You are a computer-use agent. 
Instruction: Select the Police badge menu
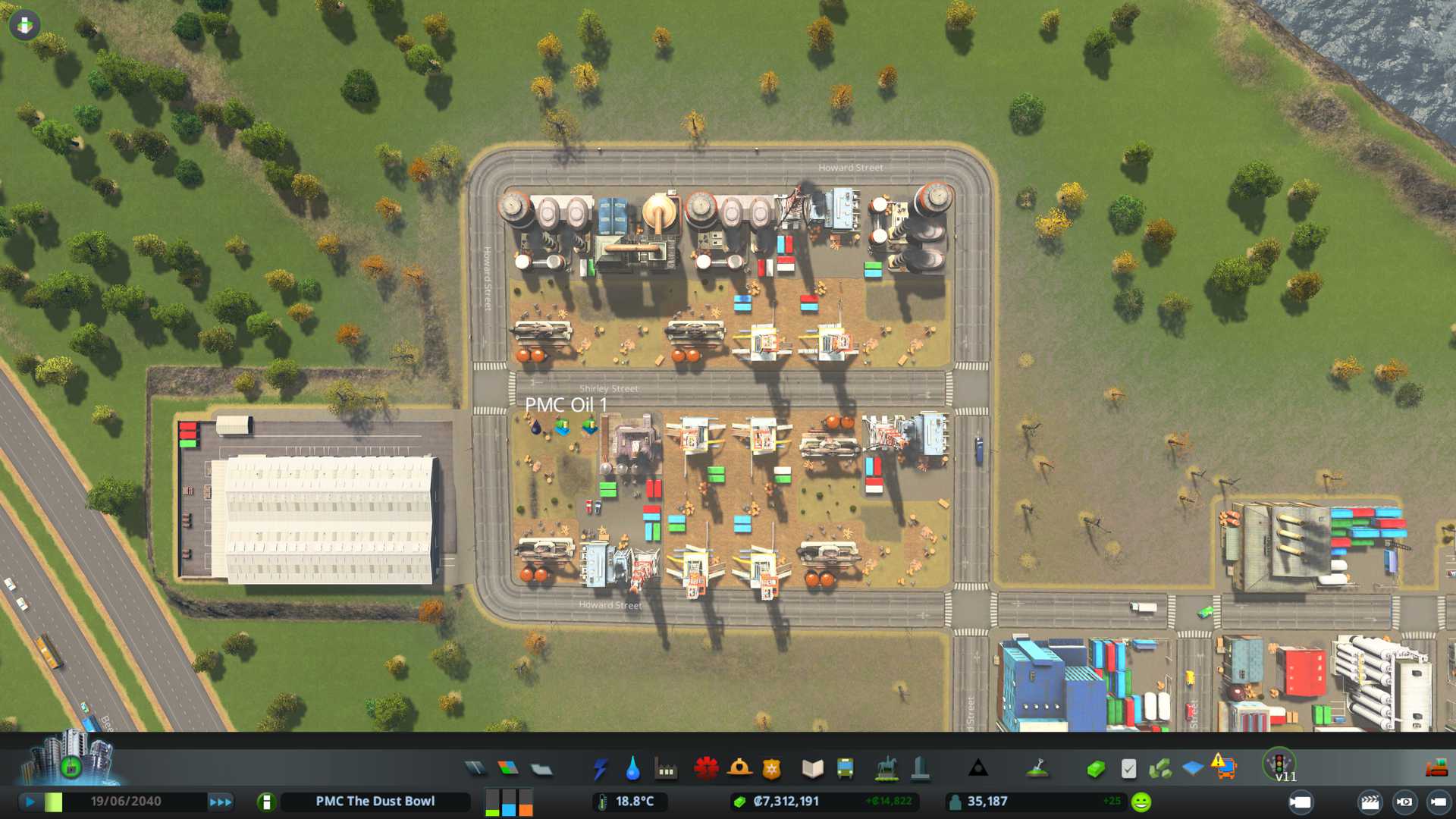(772, 769)
